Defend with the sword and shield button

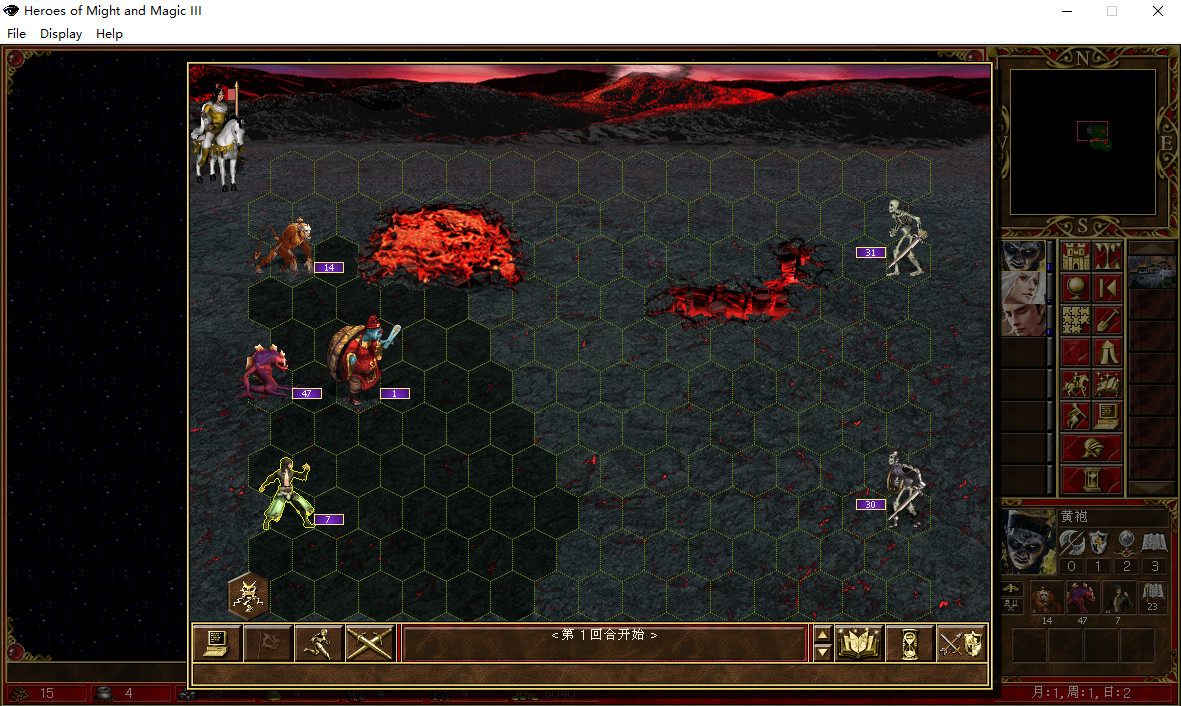coord(961,643)
